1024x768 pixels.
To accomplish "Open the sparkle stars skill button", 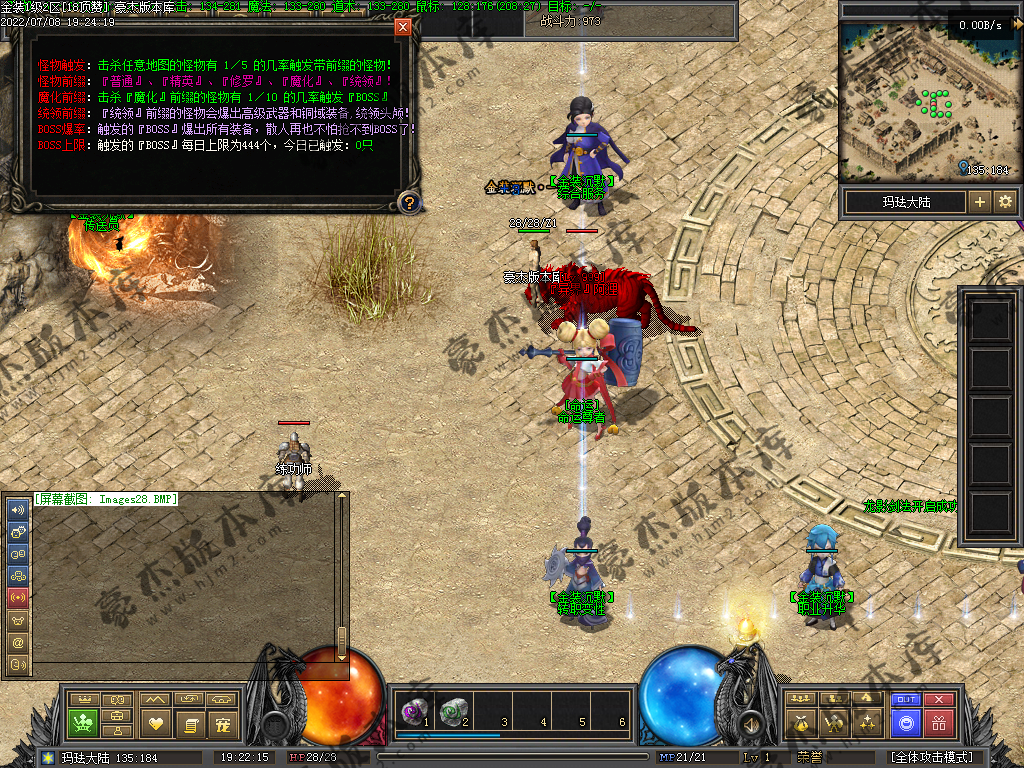I will point(868,722).
